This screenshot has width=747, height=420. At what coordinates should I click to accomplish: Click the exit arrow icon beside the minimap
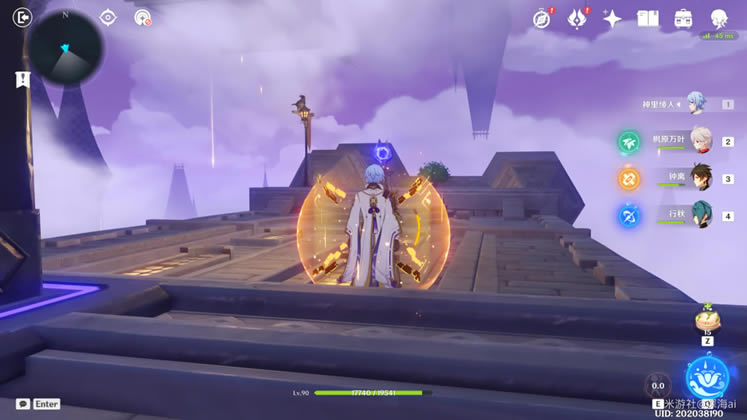[x=23, y=16]
